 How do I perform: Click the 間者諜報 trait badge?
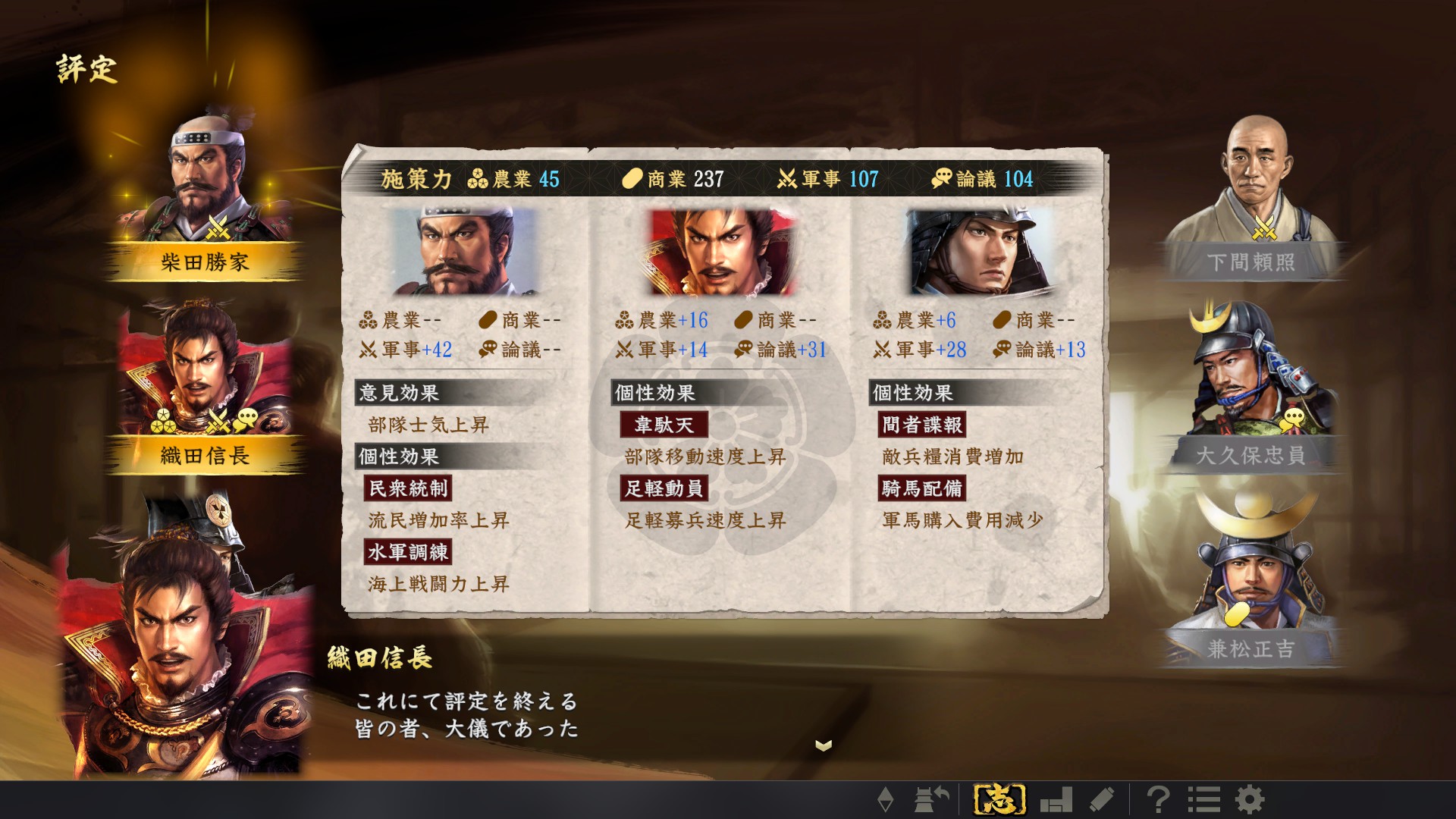(920, 425)
